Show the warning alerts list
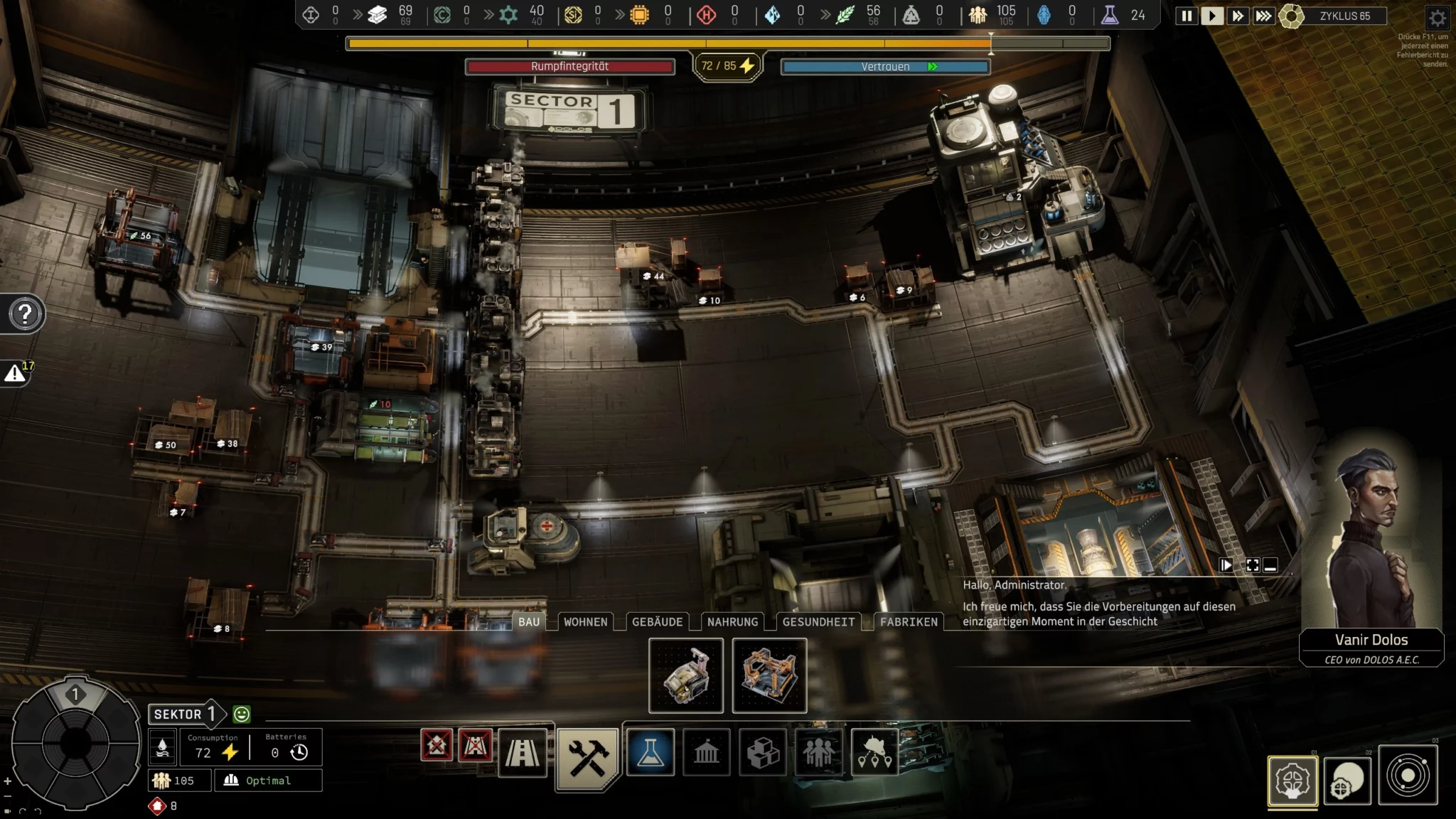The height and width of the screenshot is (819, 1456). pyautogui.click(x=15, y=373)
